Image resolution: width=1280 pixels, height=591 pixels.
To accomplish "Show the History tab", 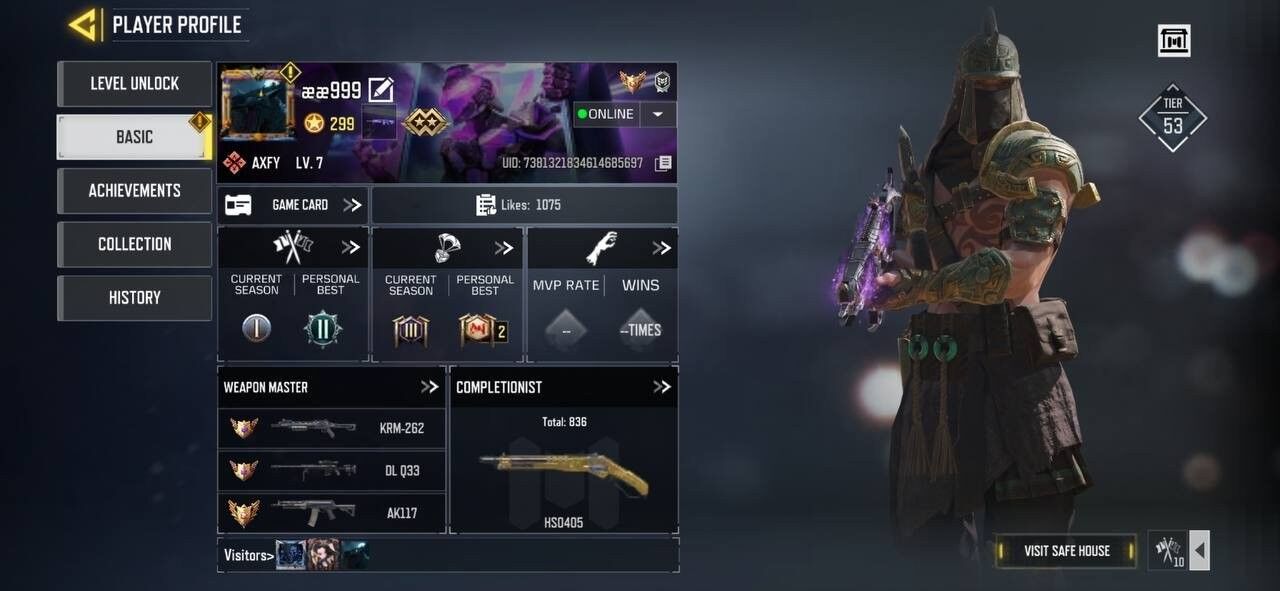I will (134, 298).
